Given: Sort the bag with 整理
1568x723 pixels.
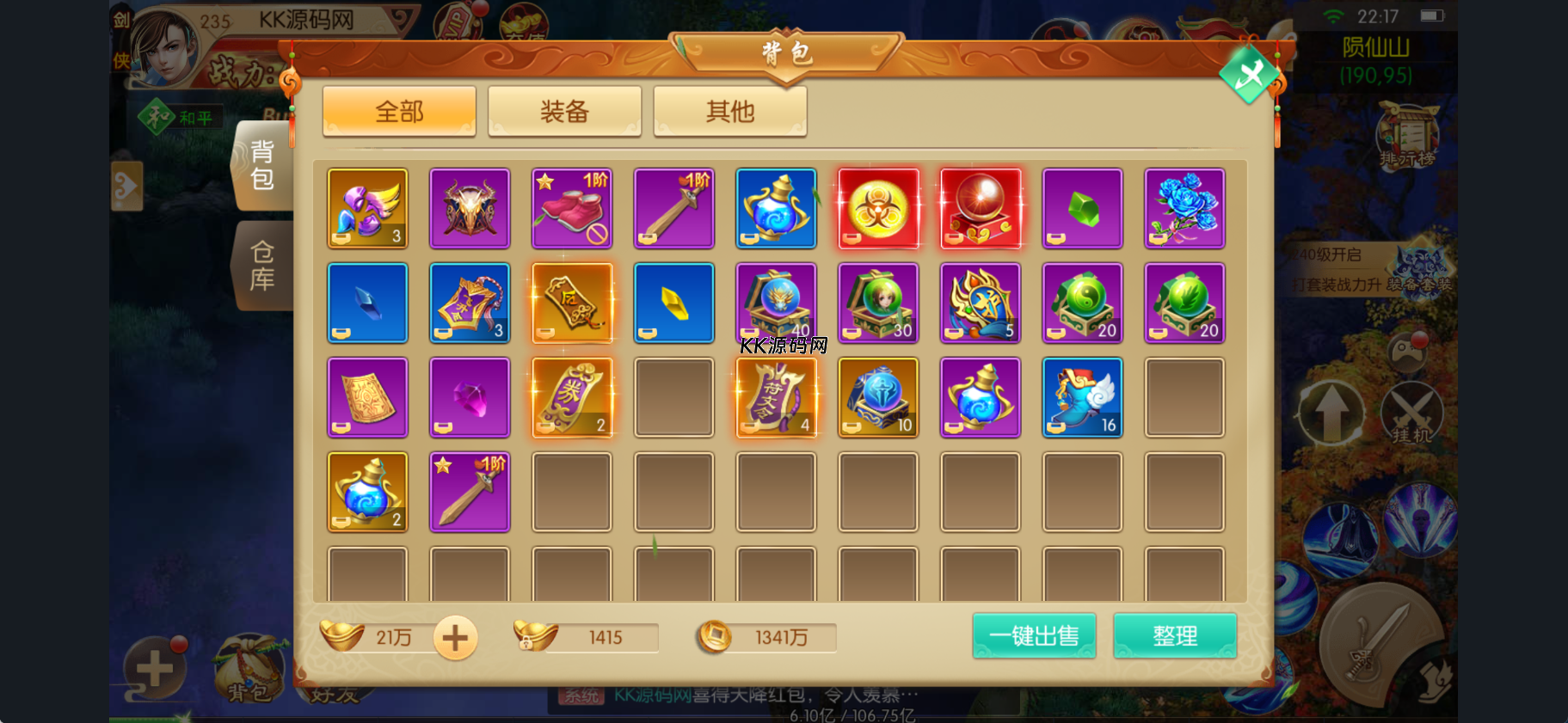Looking at the screenshot, I should (x=1175, y=636).
